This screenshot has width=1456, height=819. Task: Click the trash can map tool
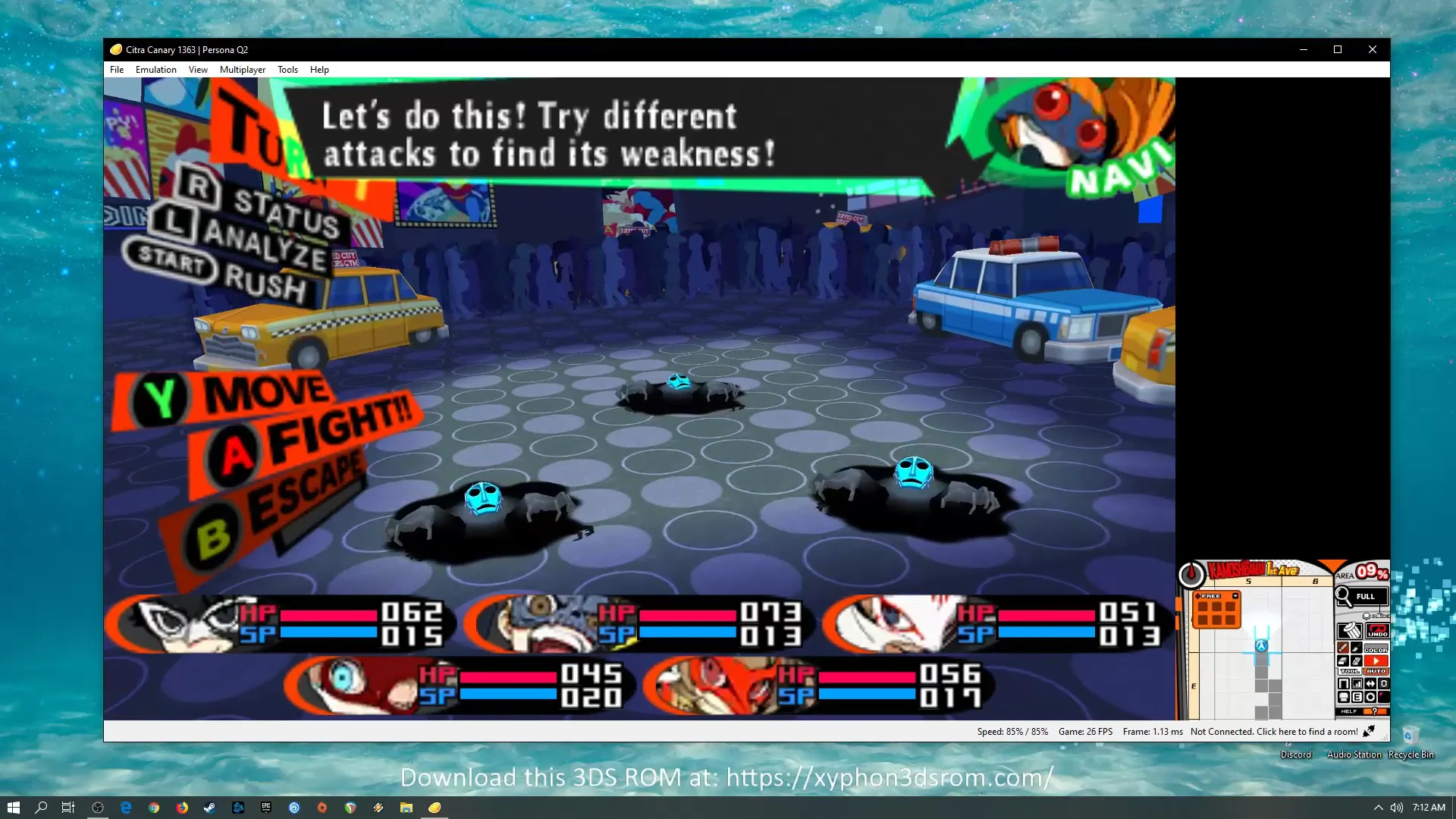1349,631
